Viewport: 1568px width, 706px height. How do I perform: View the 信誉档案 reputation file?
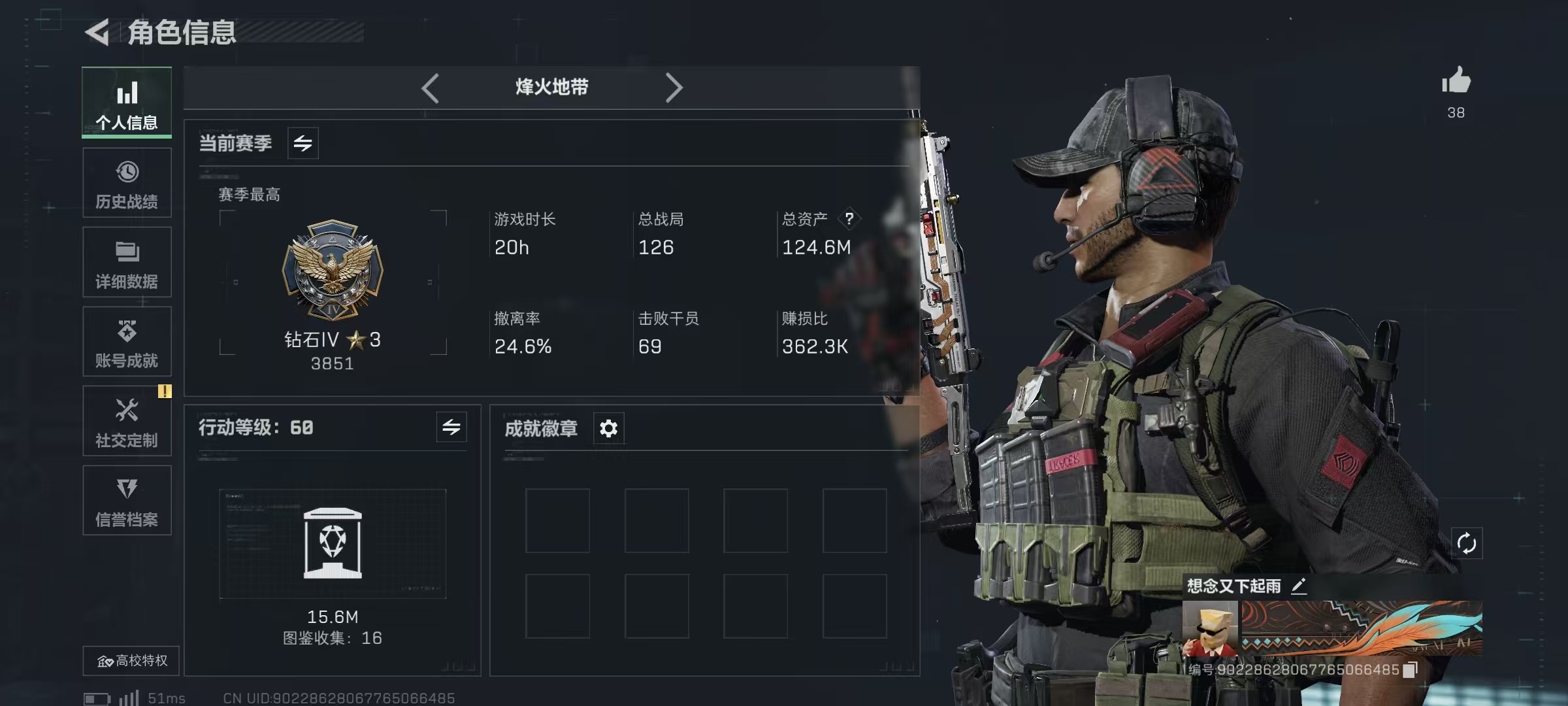(x=127, y=501)
